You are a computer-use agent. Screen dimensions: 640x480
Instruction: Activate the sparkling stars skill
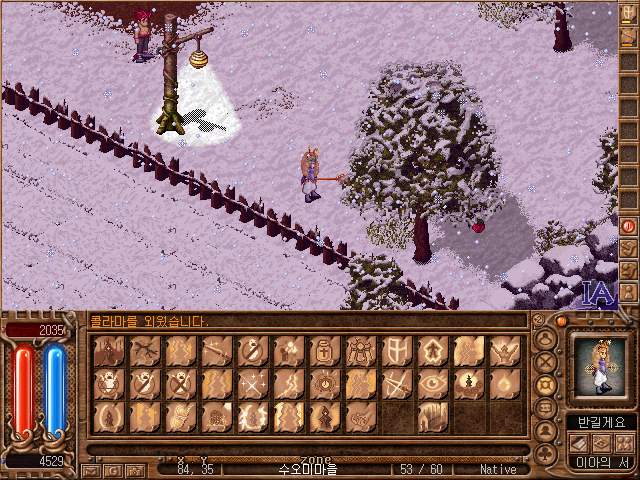click(252, 384)
